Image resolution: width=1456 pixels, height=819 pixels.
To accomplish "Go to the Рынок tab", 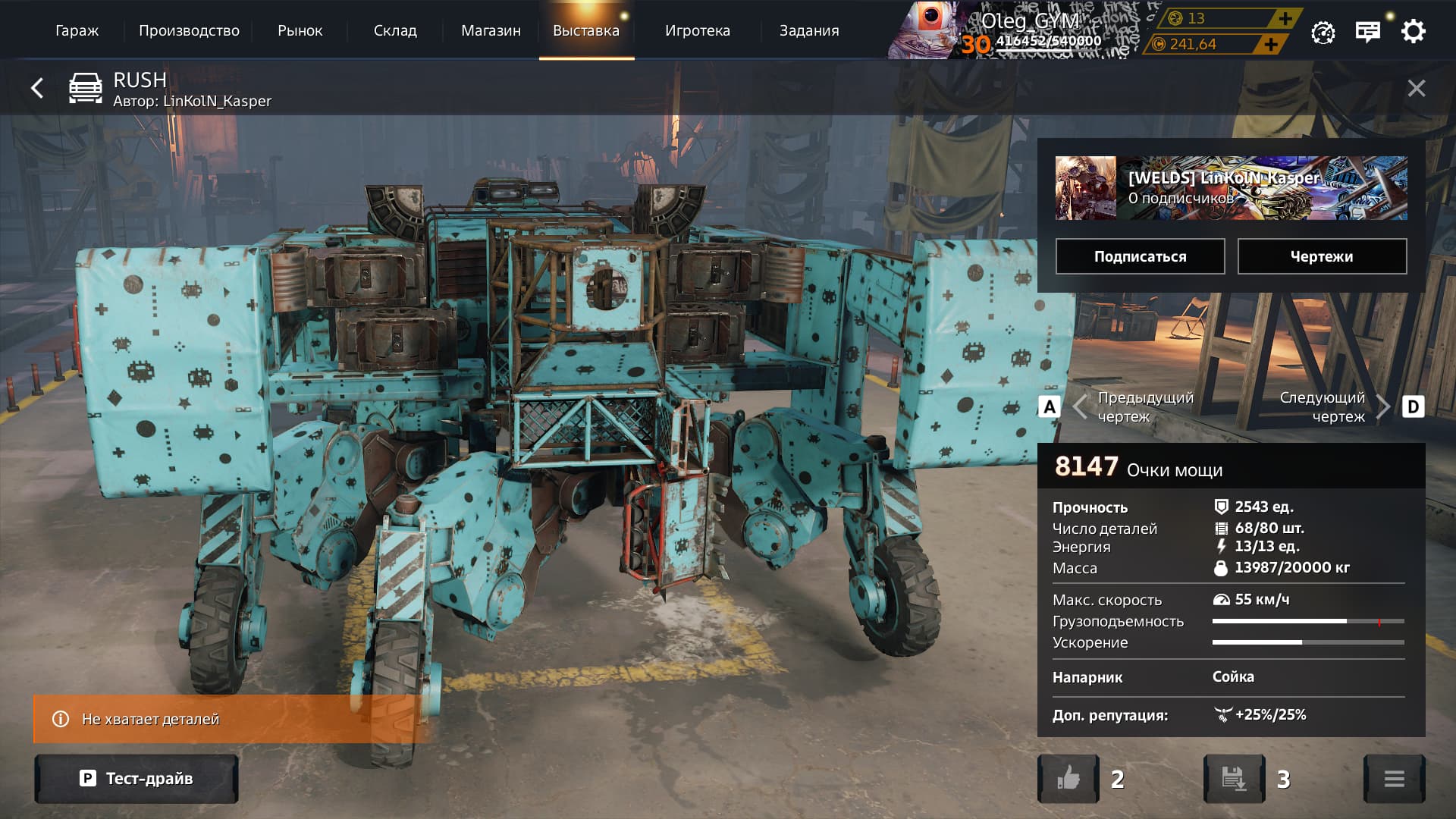I will click(x=300, y=31).
